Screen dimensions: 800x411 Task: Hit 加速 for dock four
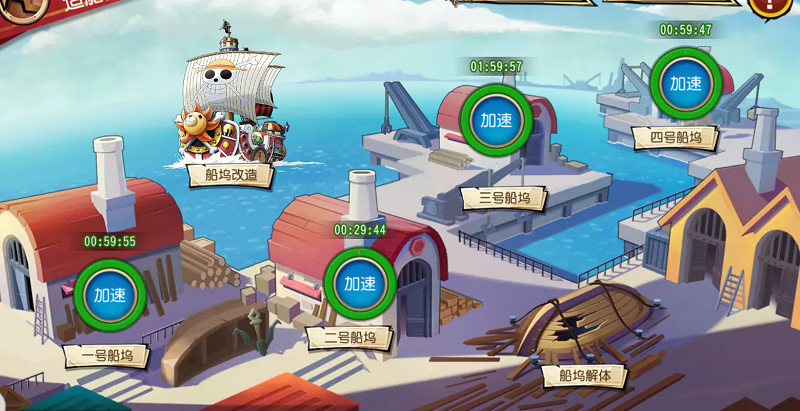[x=685, y=84]
